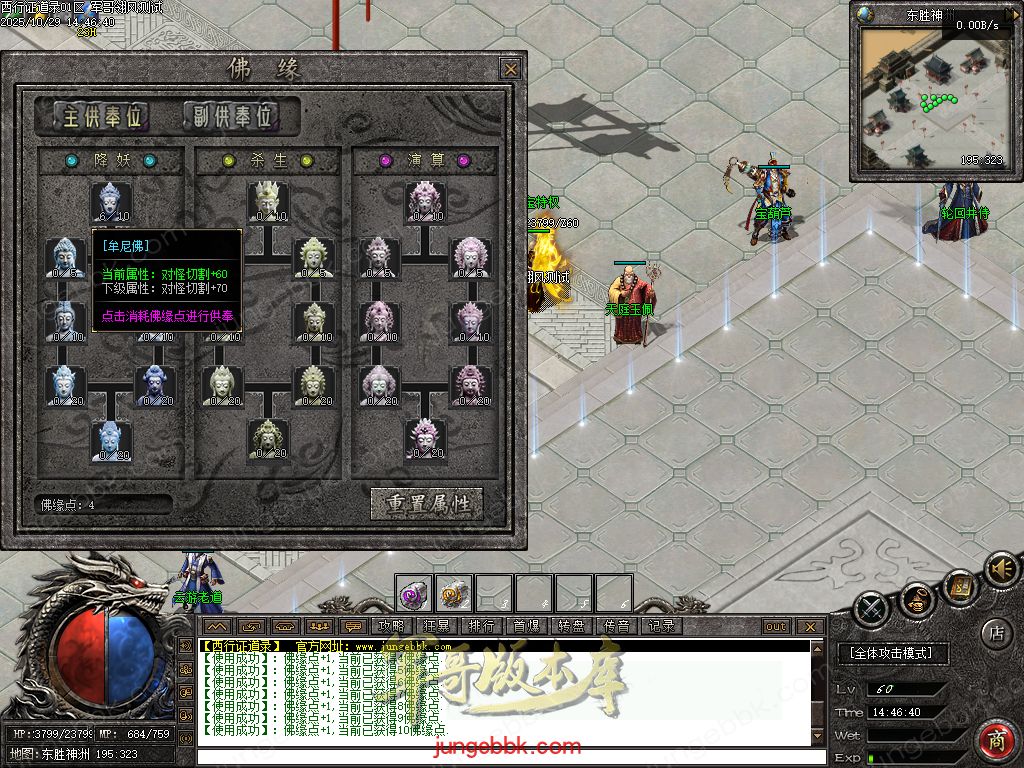The image size is (1024, 768).
Task: Select the top pink Buddha in 演算
Action: click(x=425, y=203)
